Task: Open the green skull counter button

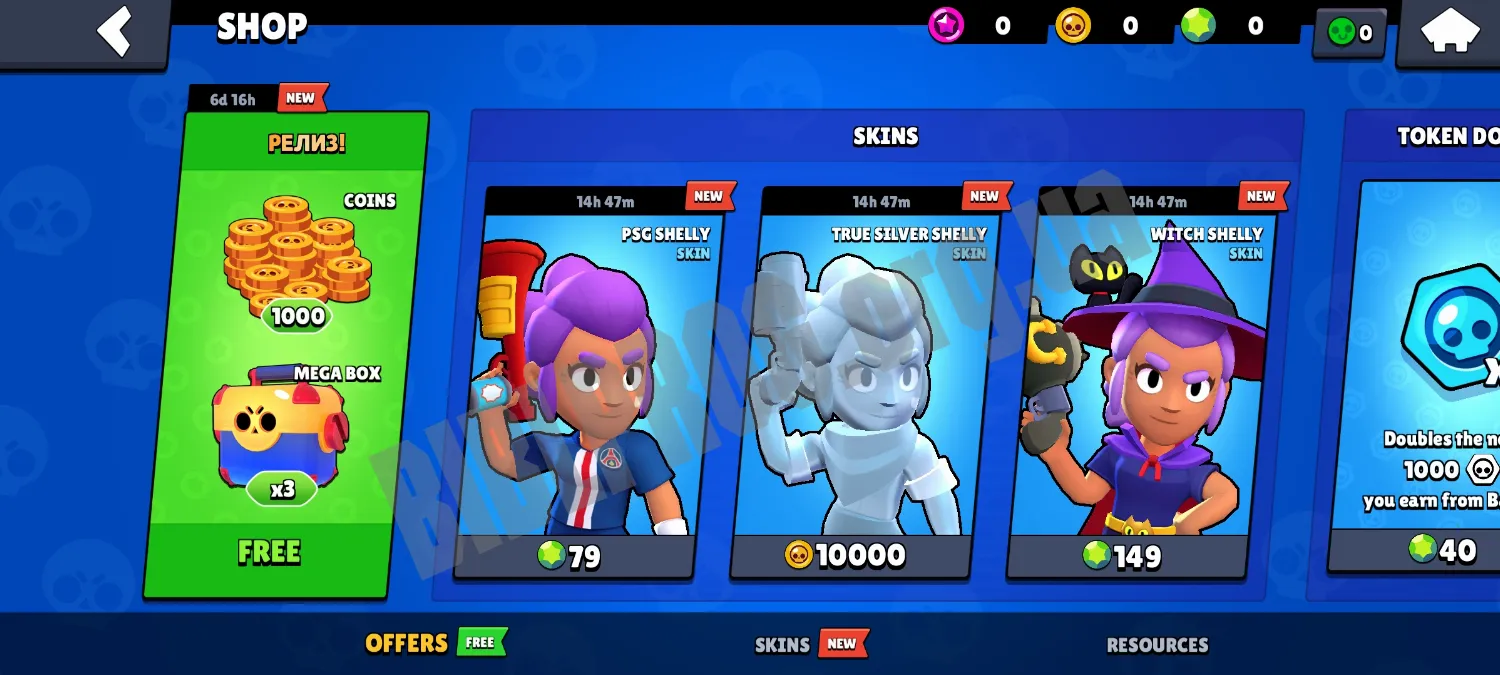Action: click(1349, 33)
